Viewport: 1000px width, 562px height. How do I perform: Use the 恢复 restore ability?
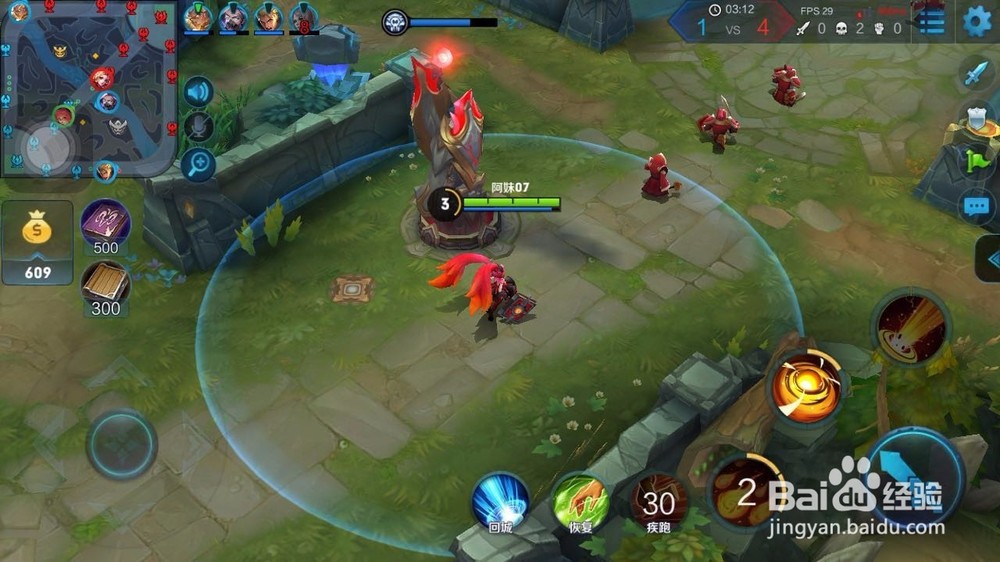tap(582, 501)
